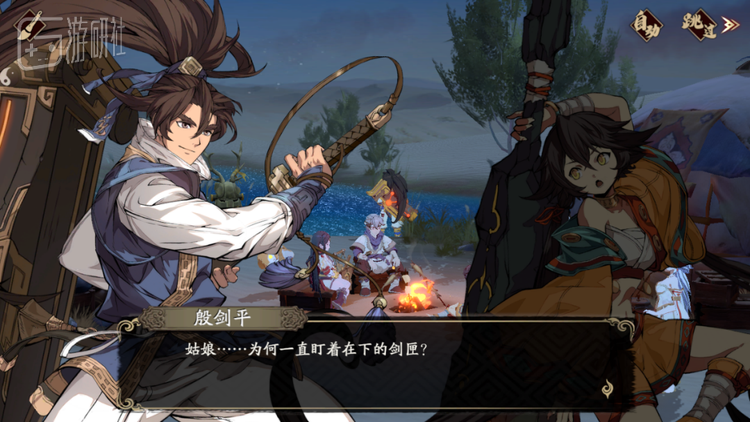750x422 pixels.
Task: Tap the swirl continue indicator in dialogue box
Action: [x=607, y=389]
